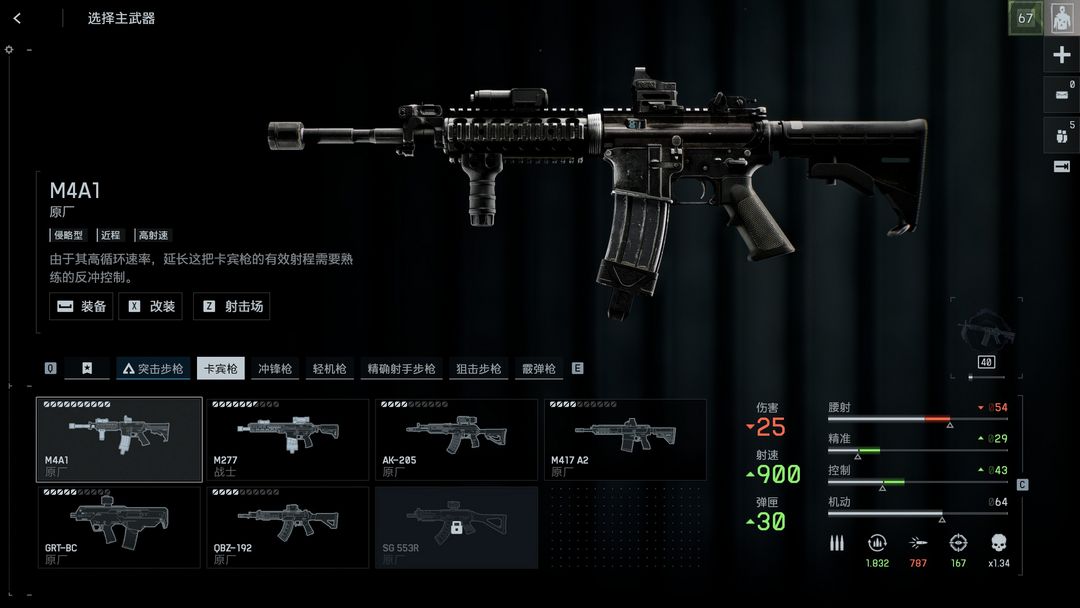Select the QBZ-192 weapon tile
1080x608 pixels.
tap(288, 527)
